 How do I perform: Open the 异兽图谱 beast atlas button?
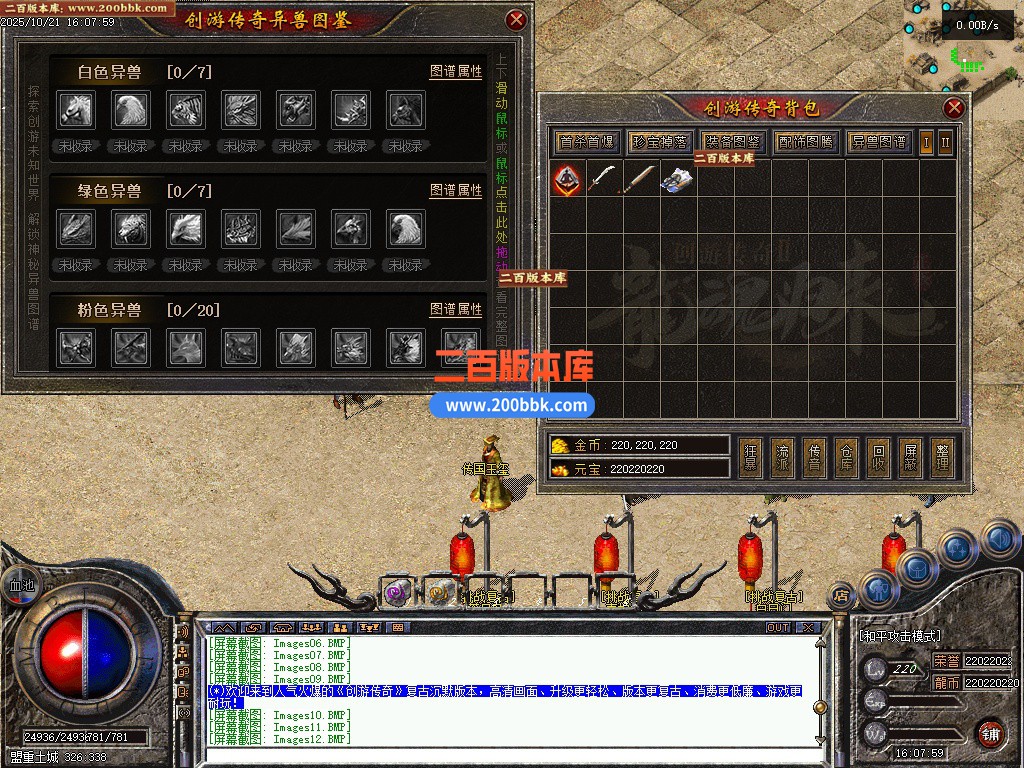[879, 142]
